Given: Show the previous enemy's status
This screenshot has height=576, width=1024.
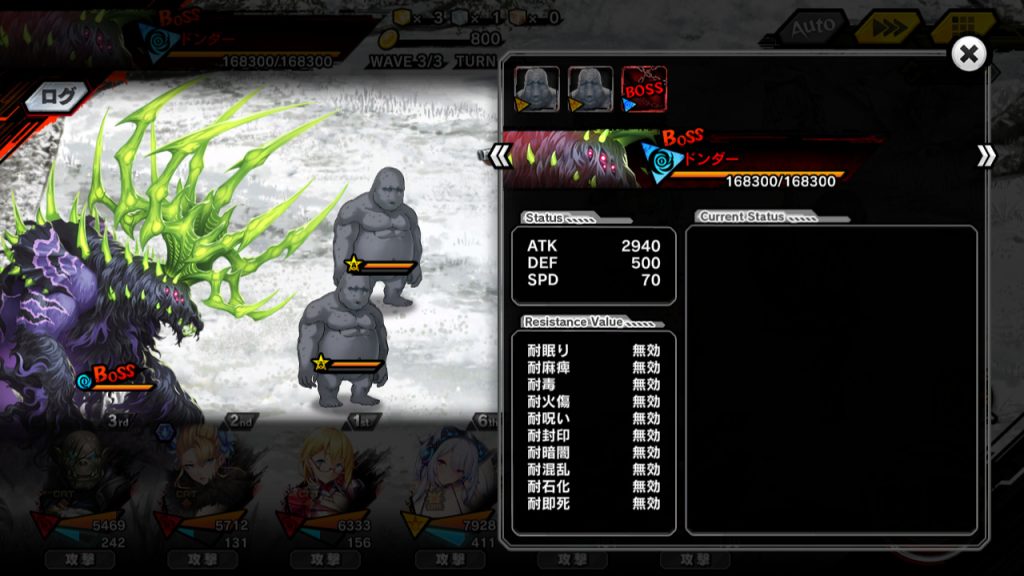Looking at the screenshot, I should pyautogui.click(x=501, y=156).
